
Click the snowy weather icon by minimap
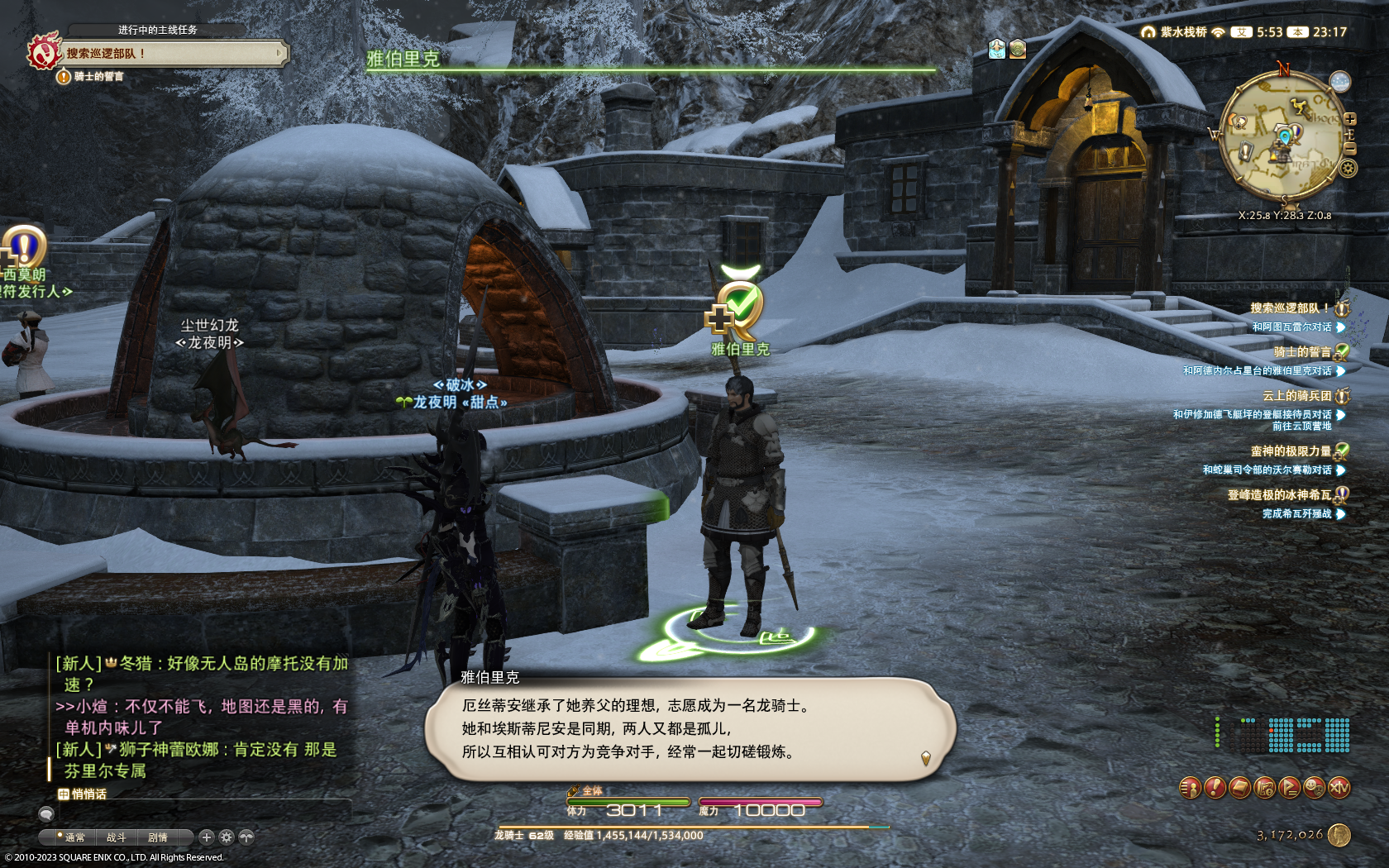(1339, 82)
